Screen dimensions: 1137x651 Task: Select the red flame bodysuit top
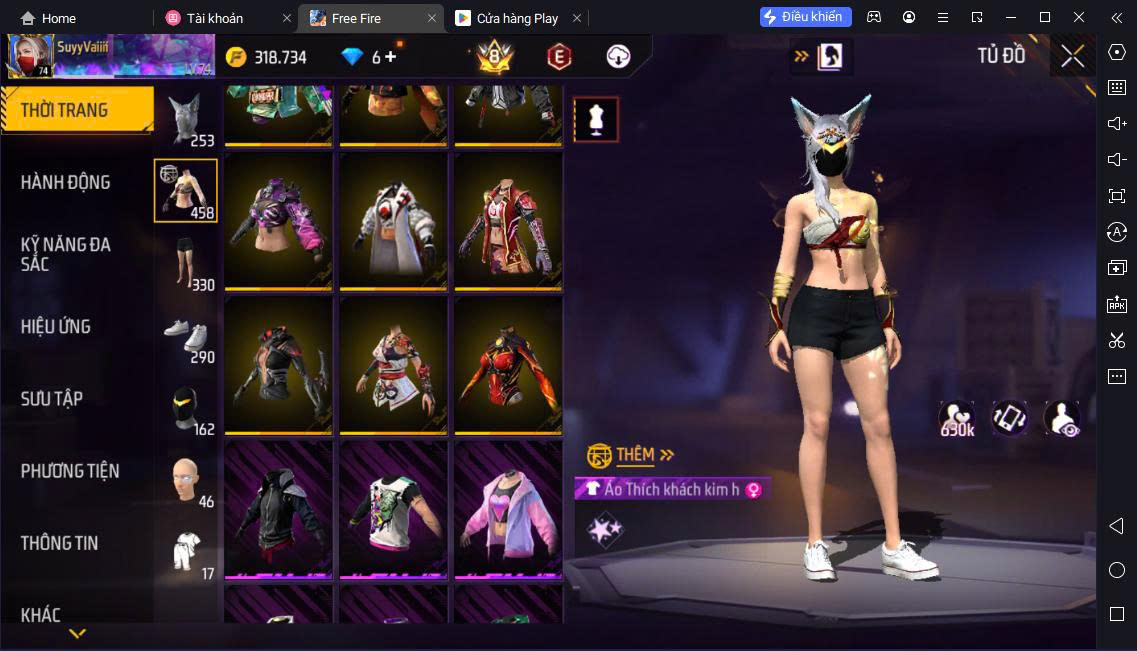coord(509,364)
